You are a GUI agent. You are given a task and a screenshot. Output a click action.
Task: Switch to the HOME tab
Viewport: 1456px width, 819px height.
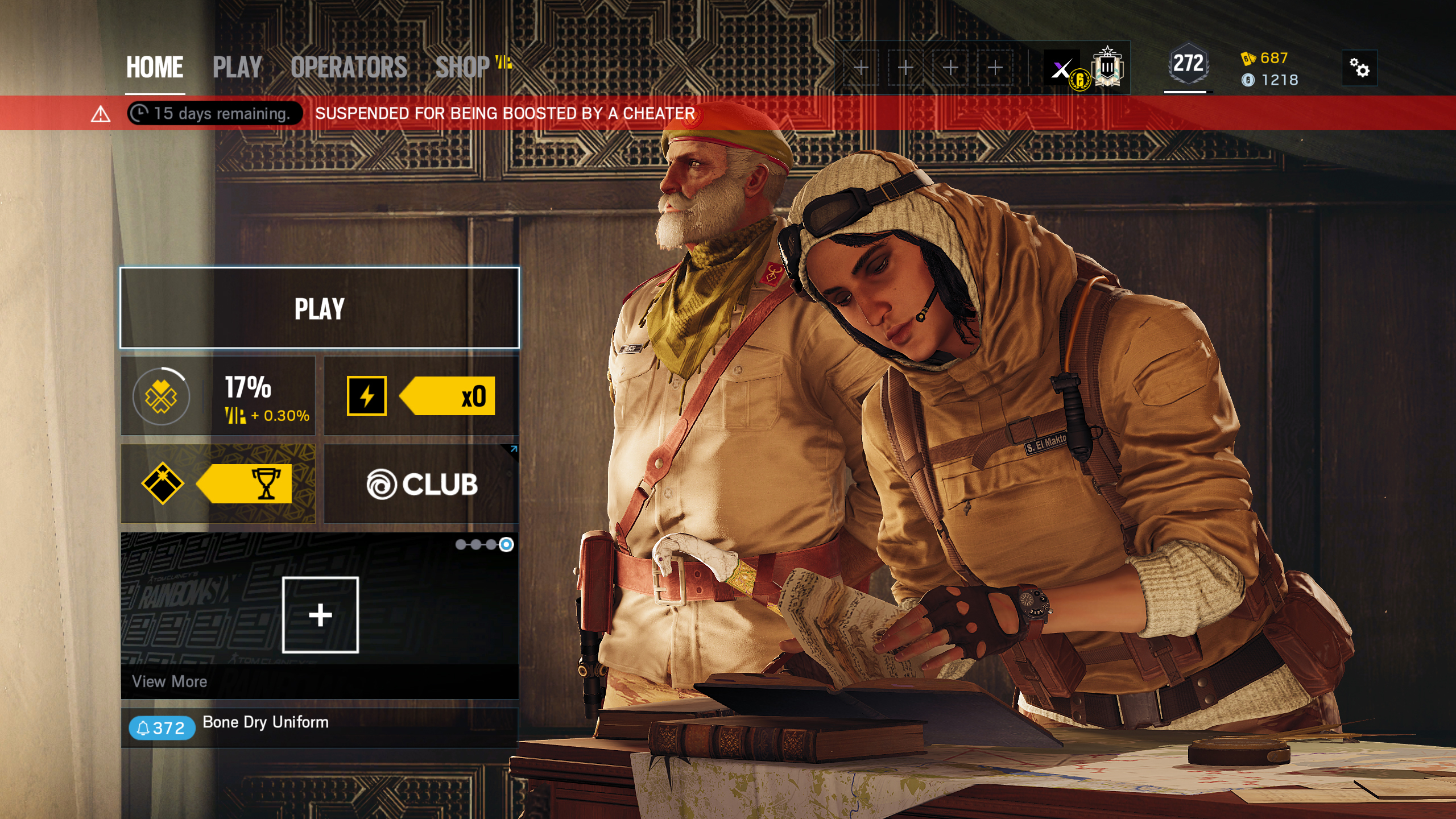coord(154,67)
